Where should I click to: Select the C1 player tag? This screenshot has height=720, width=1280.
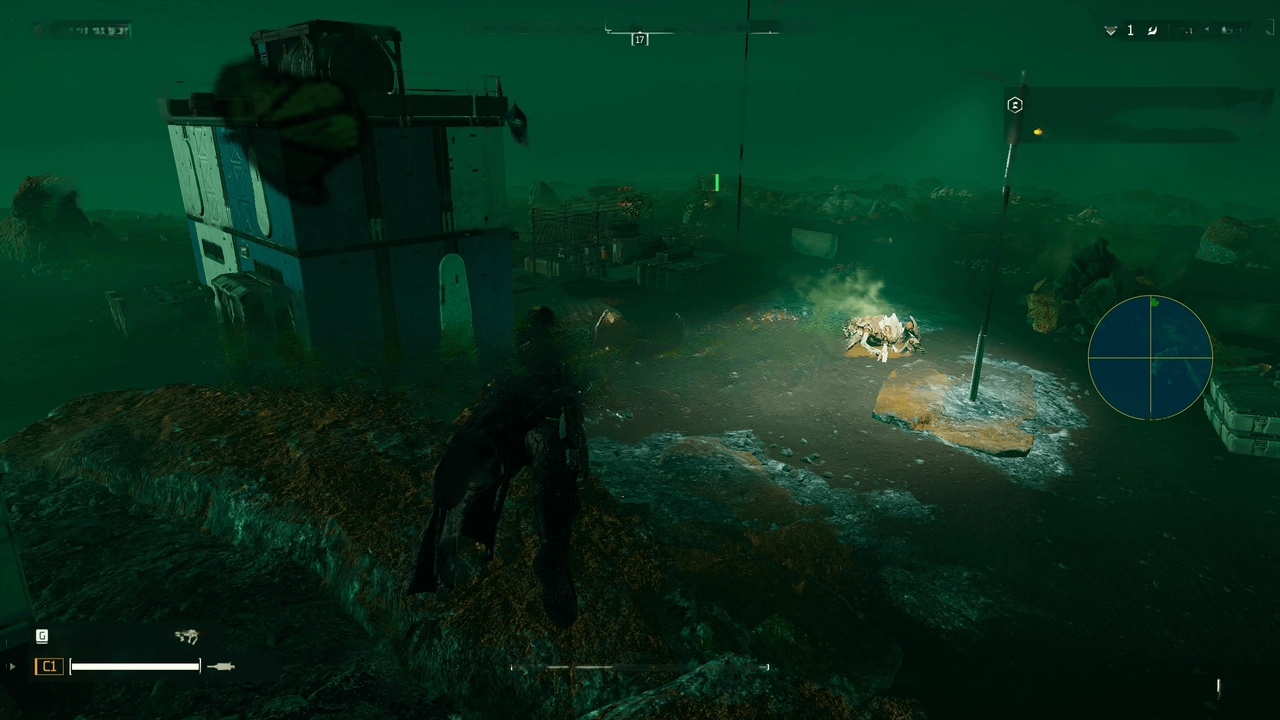pyautogui.click(x=49, y=666)
